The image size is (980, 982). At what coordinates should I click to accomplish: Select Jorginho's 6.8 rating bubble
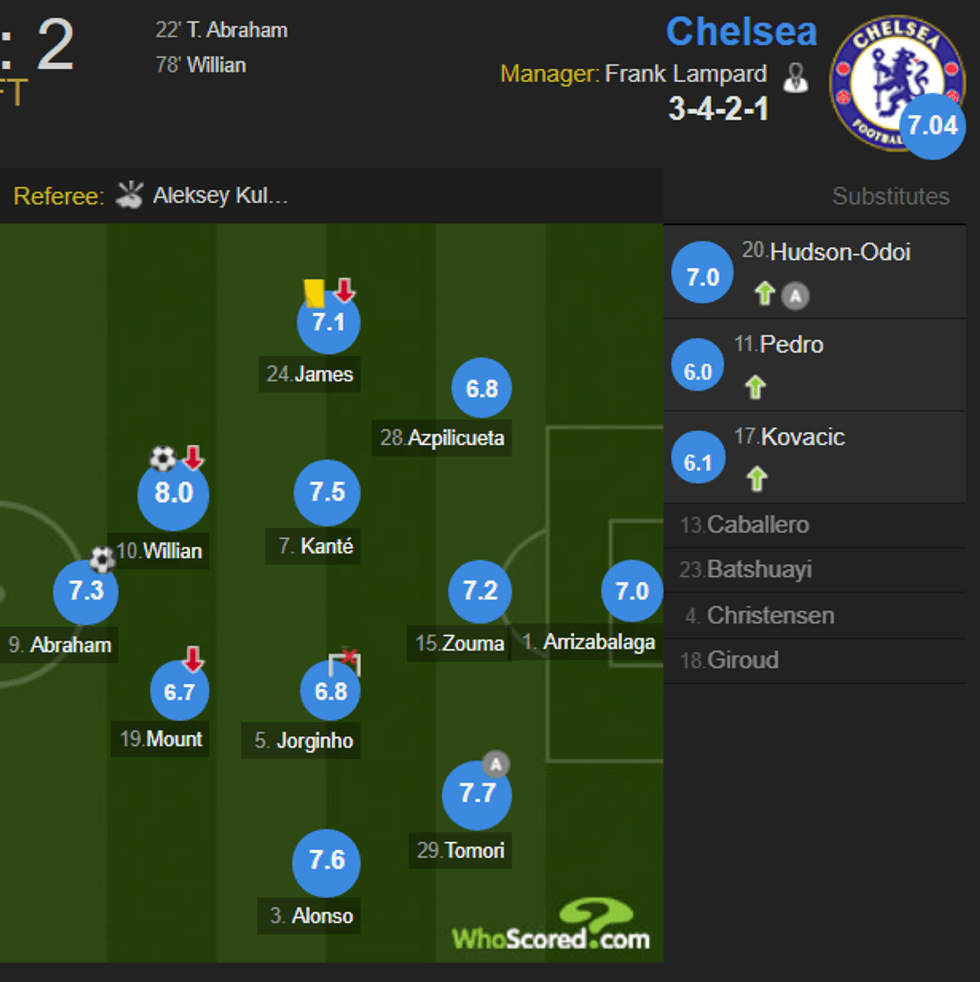[331, 691]
